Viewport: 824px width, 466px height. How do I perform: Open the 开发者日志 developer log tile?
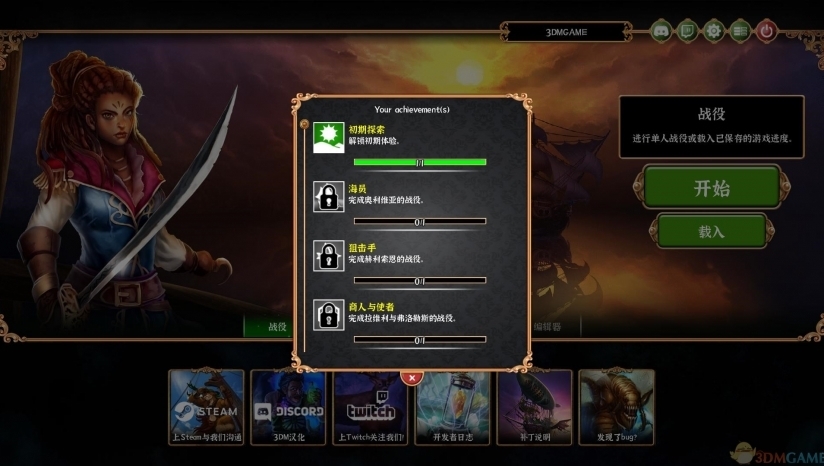tap(452, 407)
